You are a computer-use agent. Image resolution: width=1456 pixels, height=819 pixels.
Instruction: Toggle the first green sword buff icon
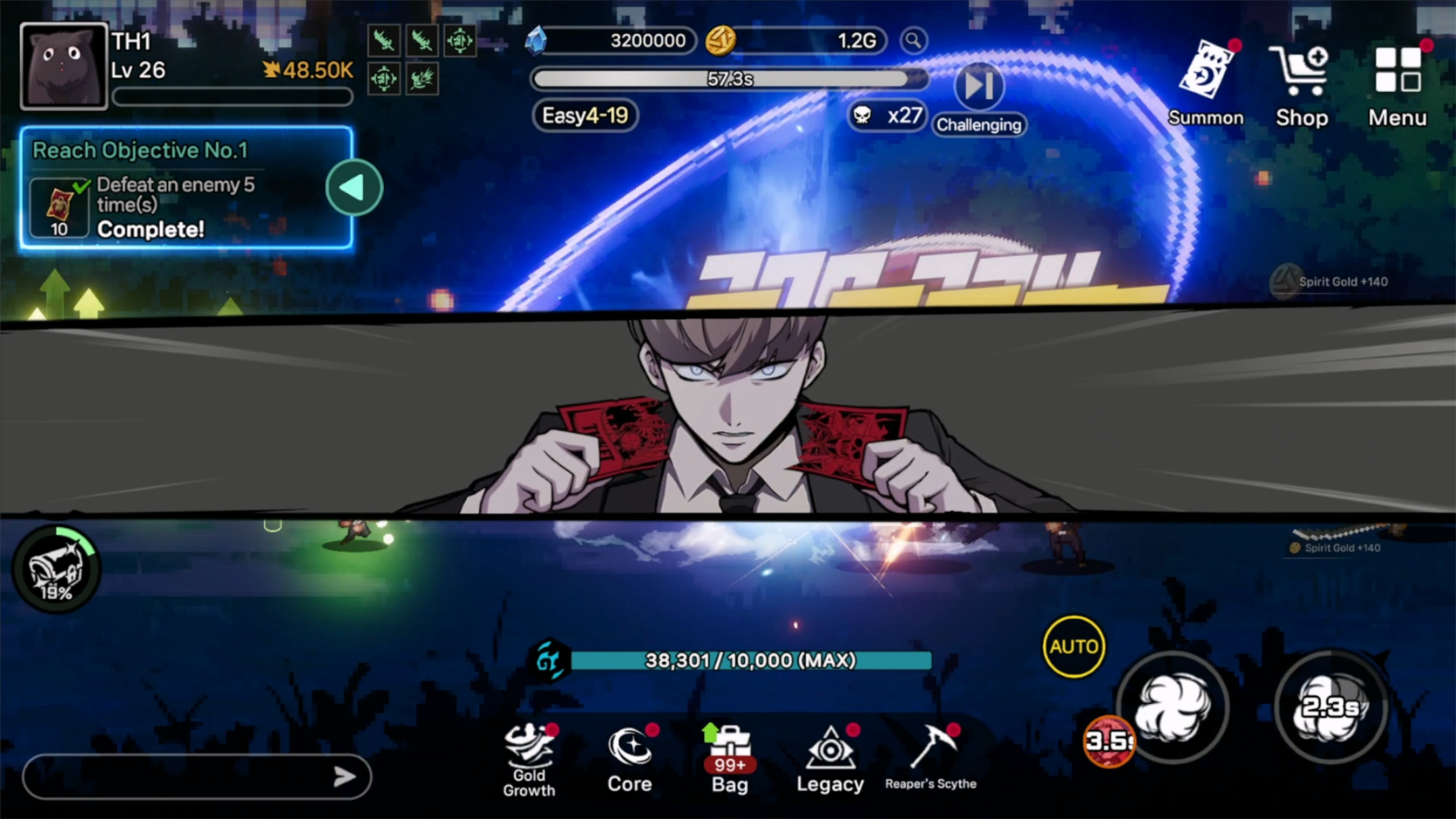pos(386,41)
